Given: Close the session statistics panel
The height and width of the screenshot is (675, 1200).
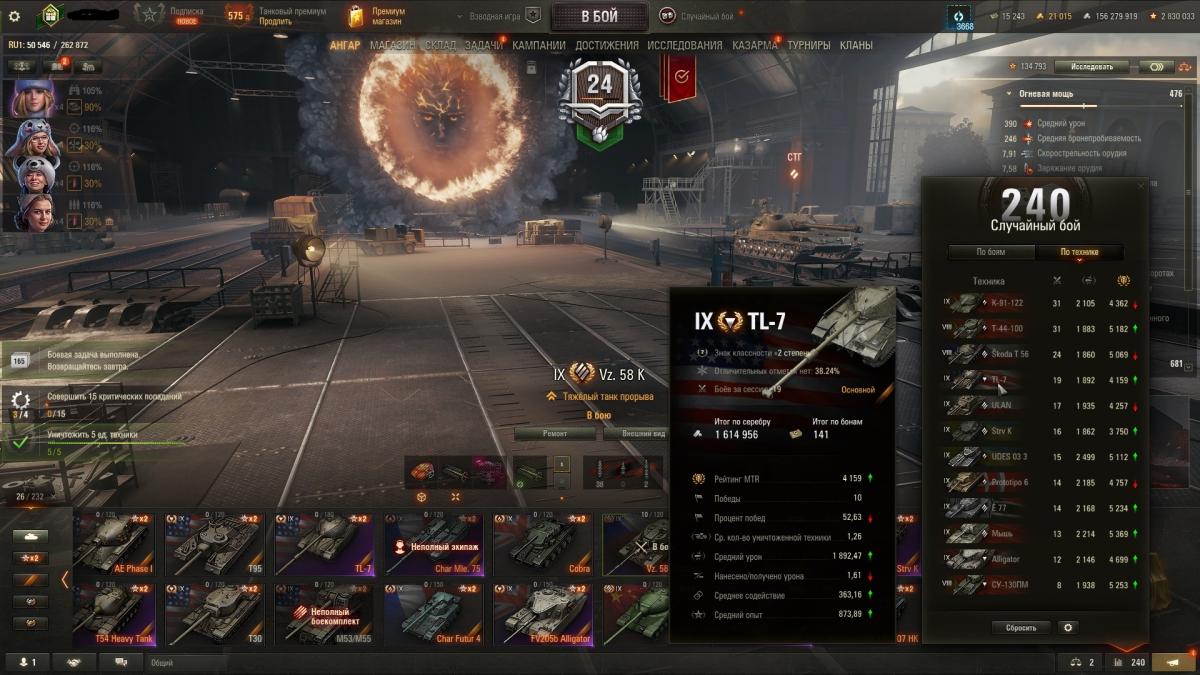Looking at the screenshot, I should [x=1142, y=185].
